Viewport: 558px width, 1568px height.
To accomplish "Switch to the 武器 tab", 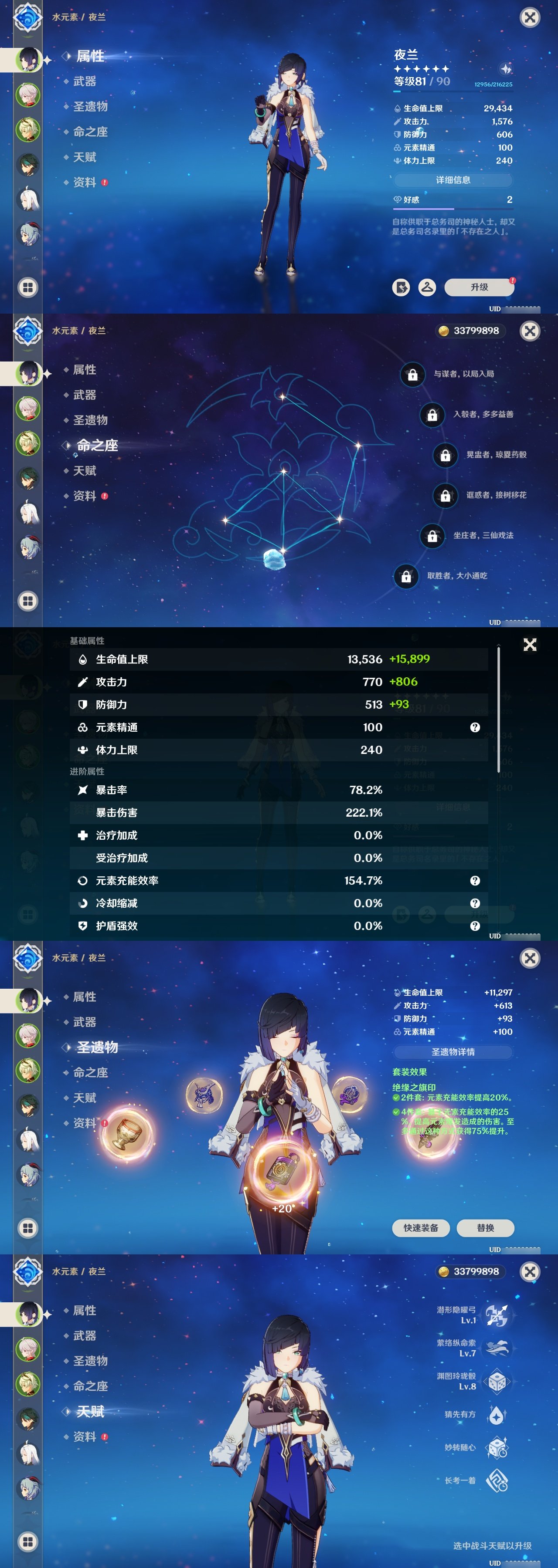I will pyautogui.click(x=85, y=81).
